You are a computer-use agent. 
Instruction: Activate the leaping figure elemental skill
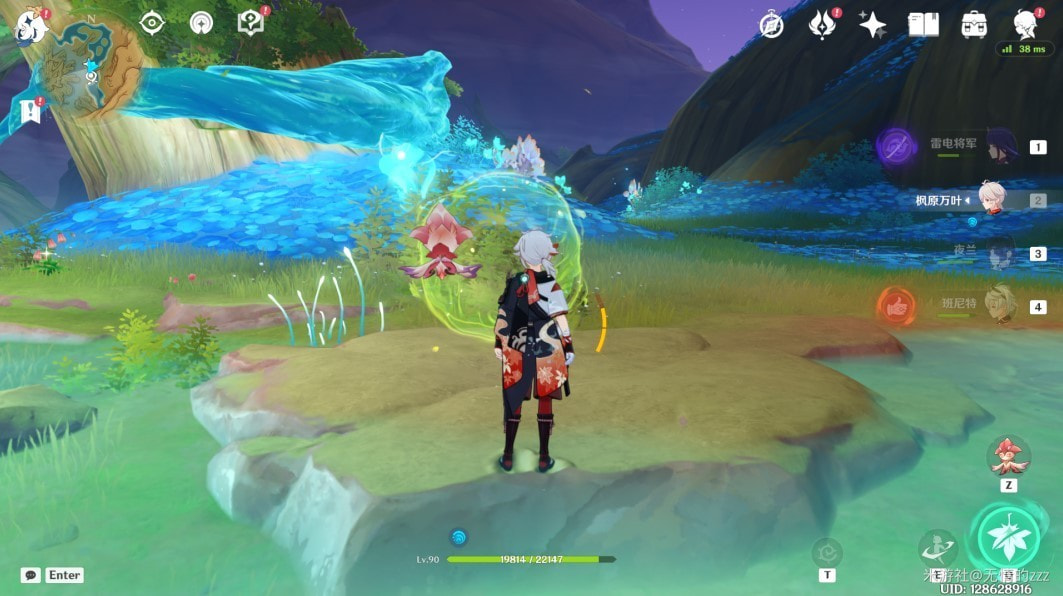click(x=938, y=548)
